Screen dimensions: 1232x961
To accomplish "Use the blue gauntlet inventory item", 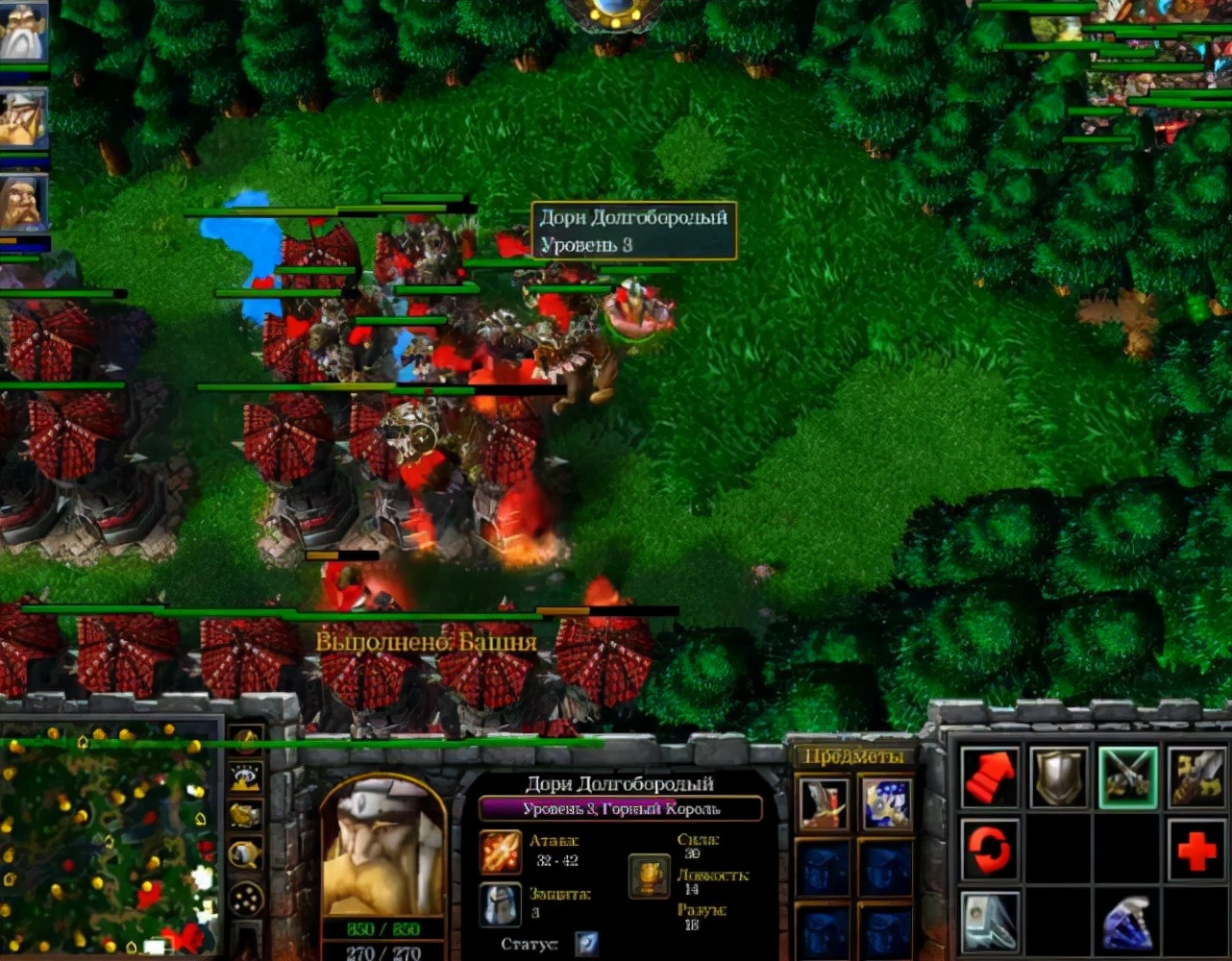I will click(x=885, y=803).
